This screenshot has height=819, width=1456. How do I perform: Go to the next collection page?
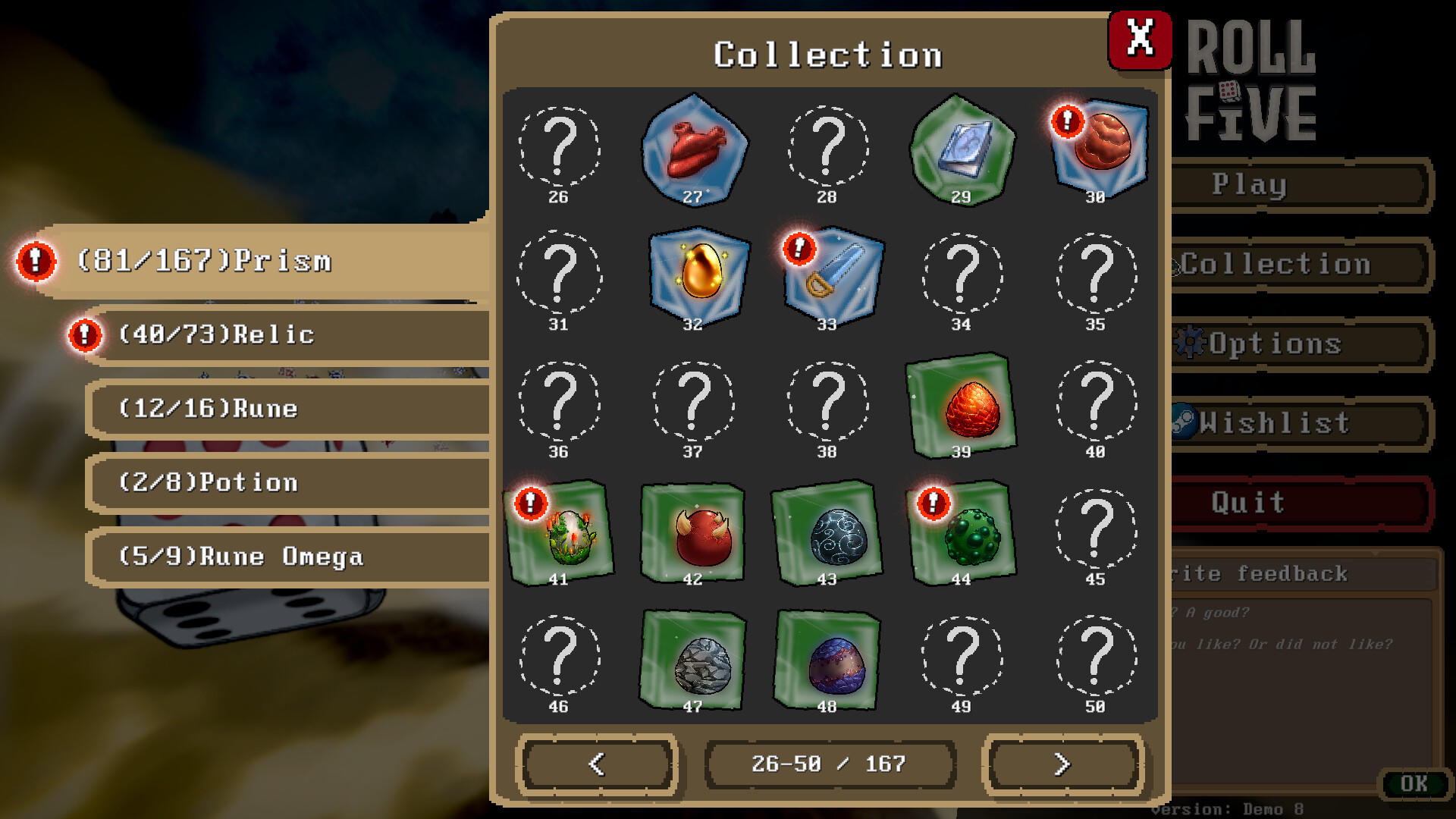tap(1062, 764)
